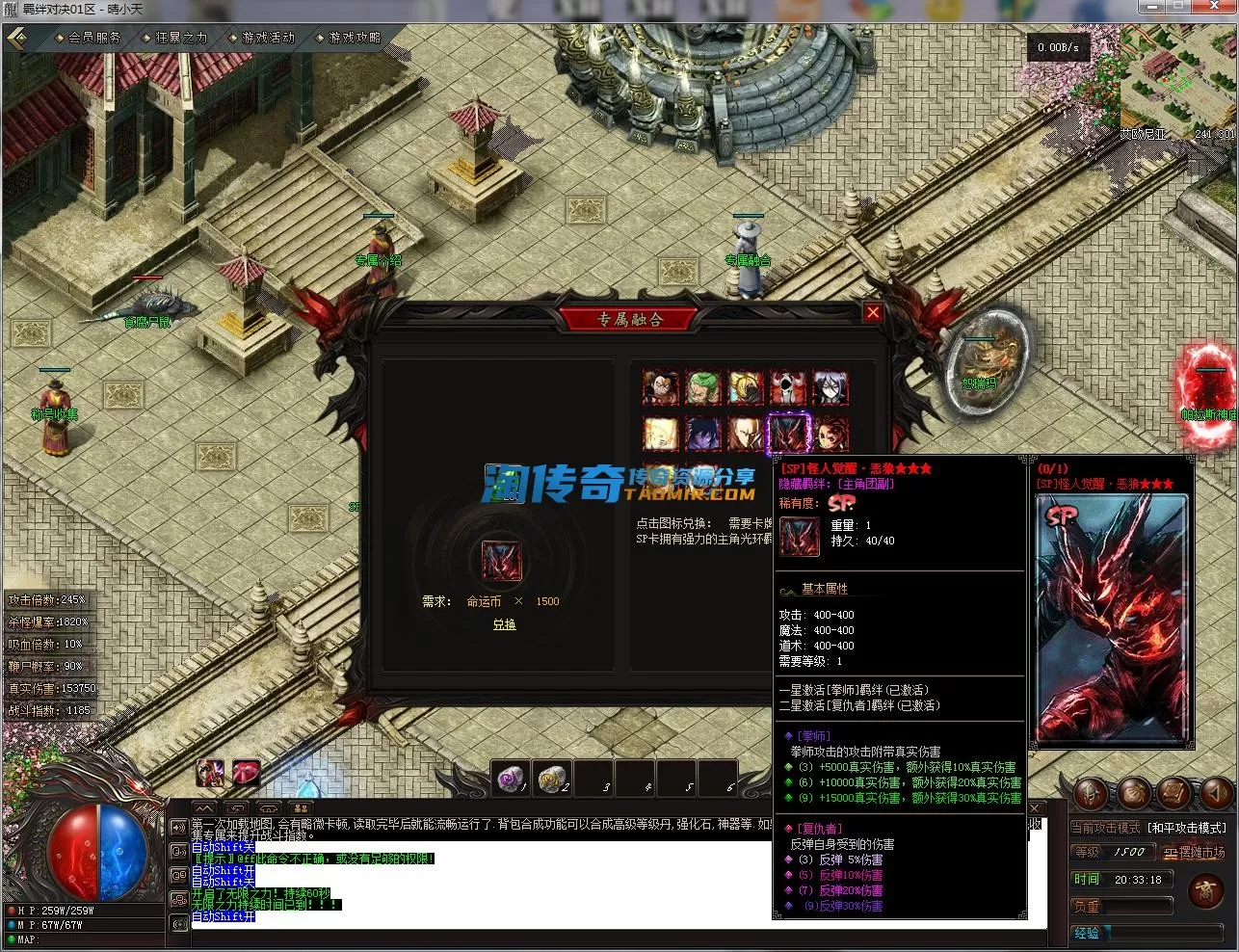The height and width of the screenshot is (952, 1239).
Task: Click the 兑换 exchange link
Action: point(504,624)
